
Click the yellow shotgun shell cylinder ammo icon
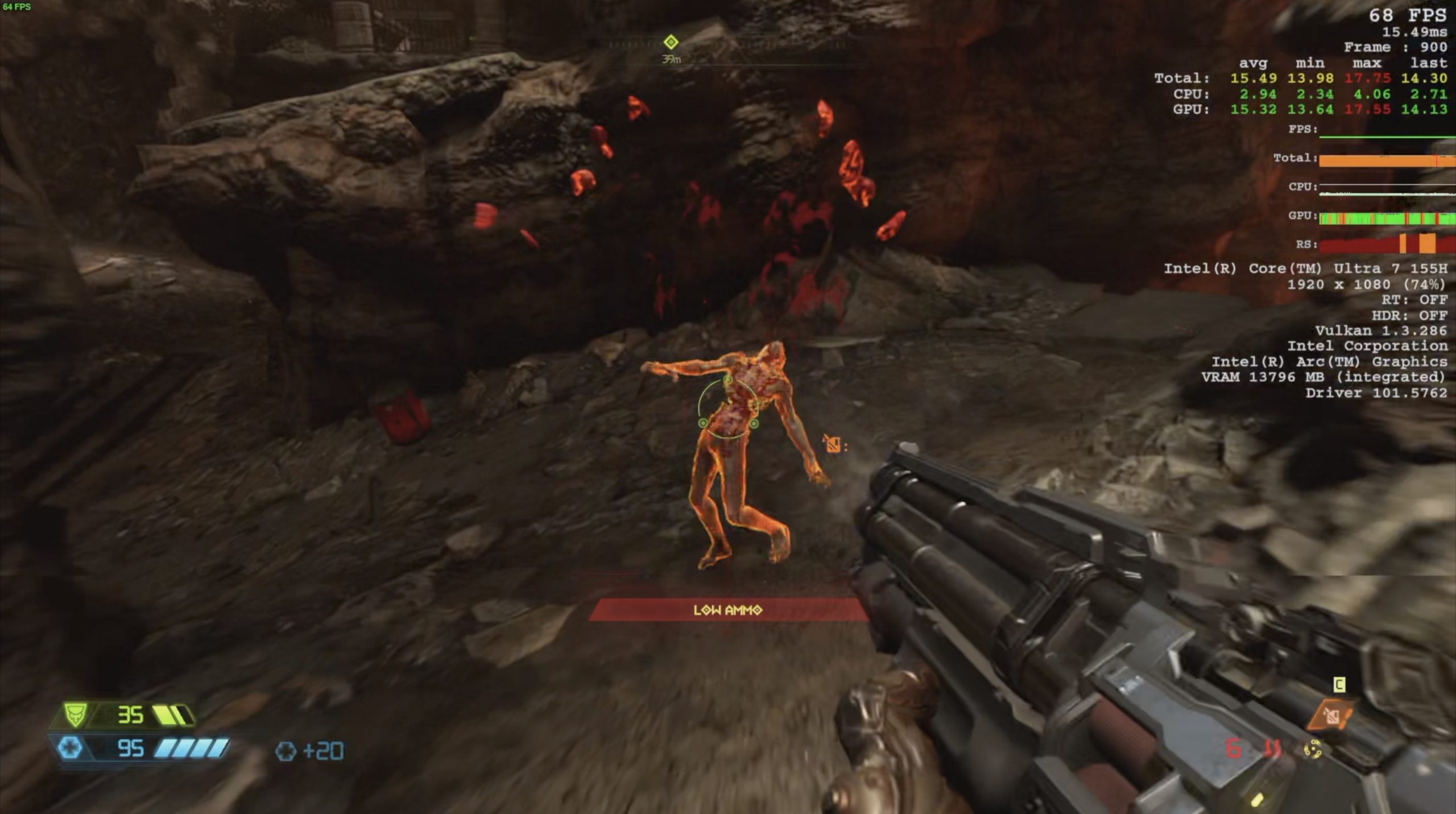[x=1313, y=749]
